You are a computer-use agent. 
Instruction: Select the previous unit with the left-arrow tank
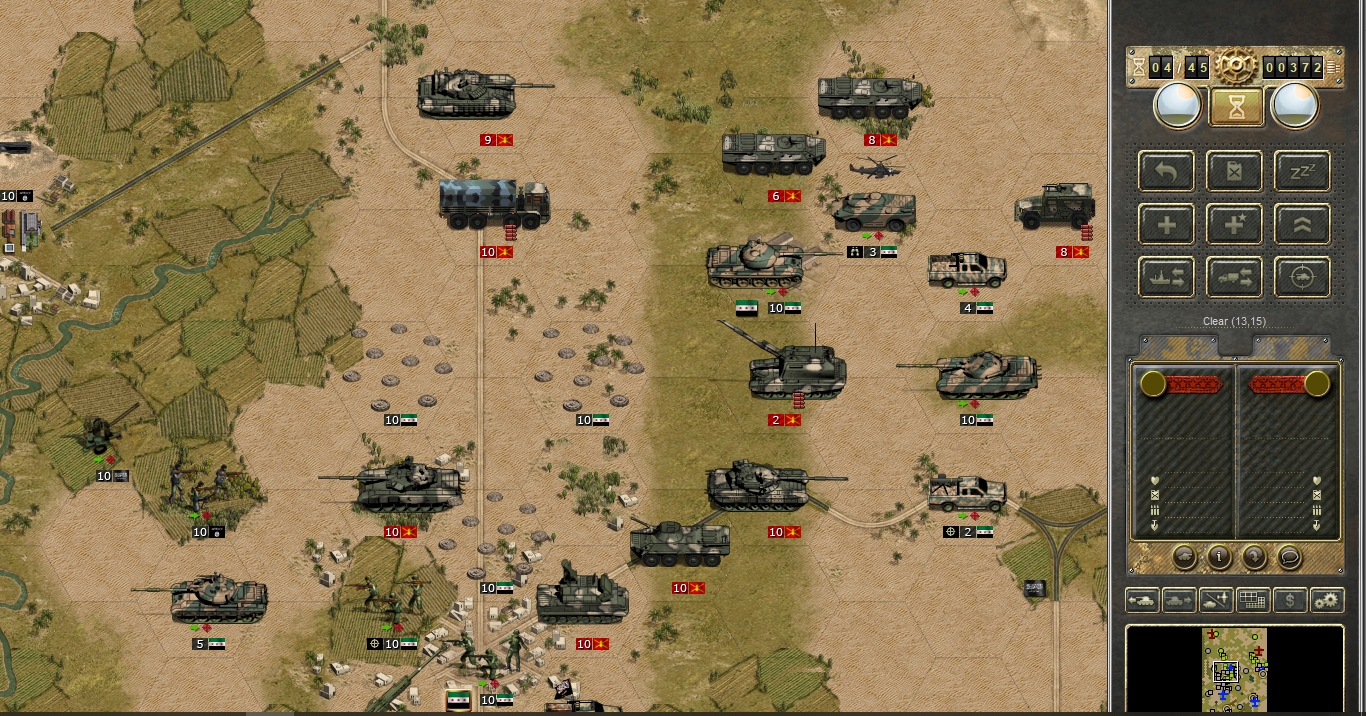pyautogui.click(x=1142, y=600)
